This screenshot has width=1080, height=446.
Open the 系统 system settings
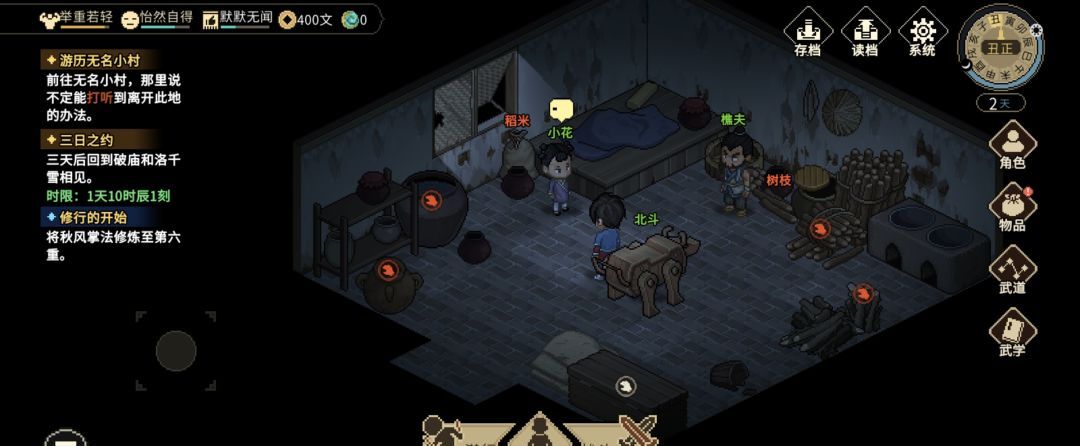[x=922, y=33]
